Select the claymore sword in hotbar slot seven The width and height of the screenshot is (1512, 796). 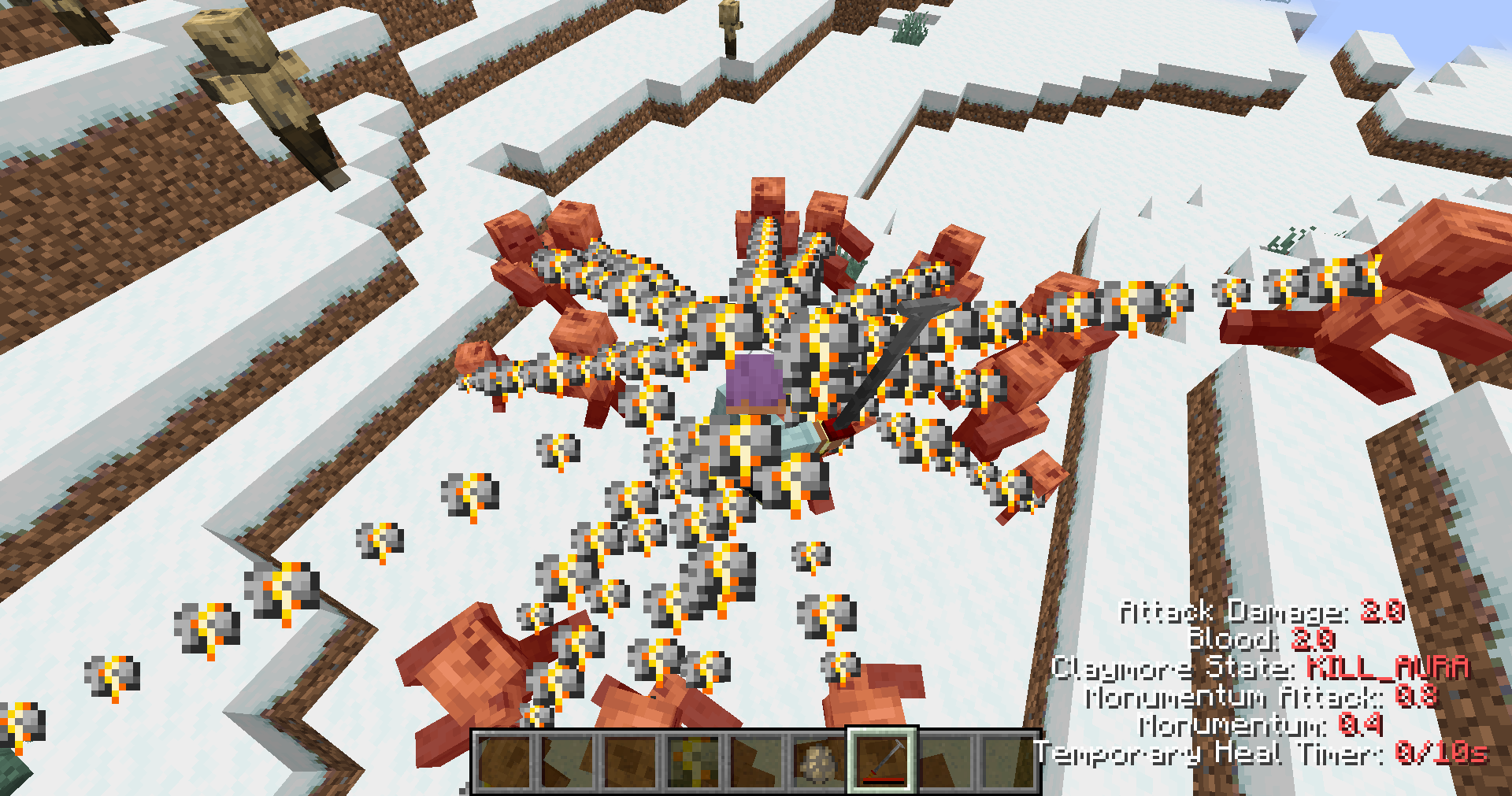point(880,762)
